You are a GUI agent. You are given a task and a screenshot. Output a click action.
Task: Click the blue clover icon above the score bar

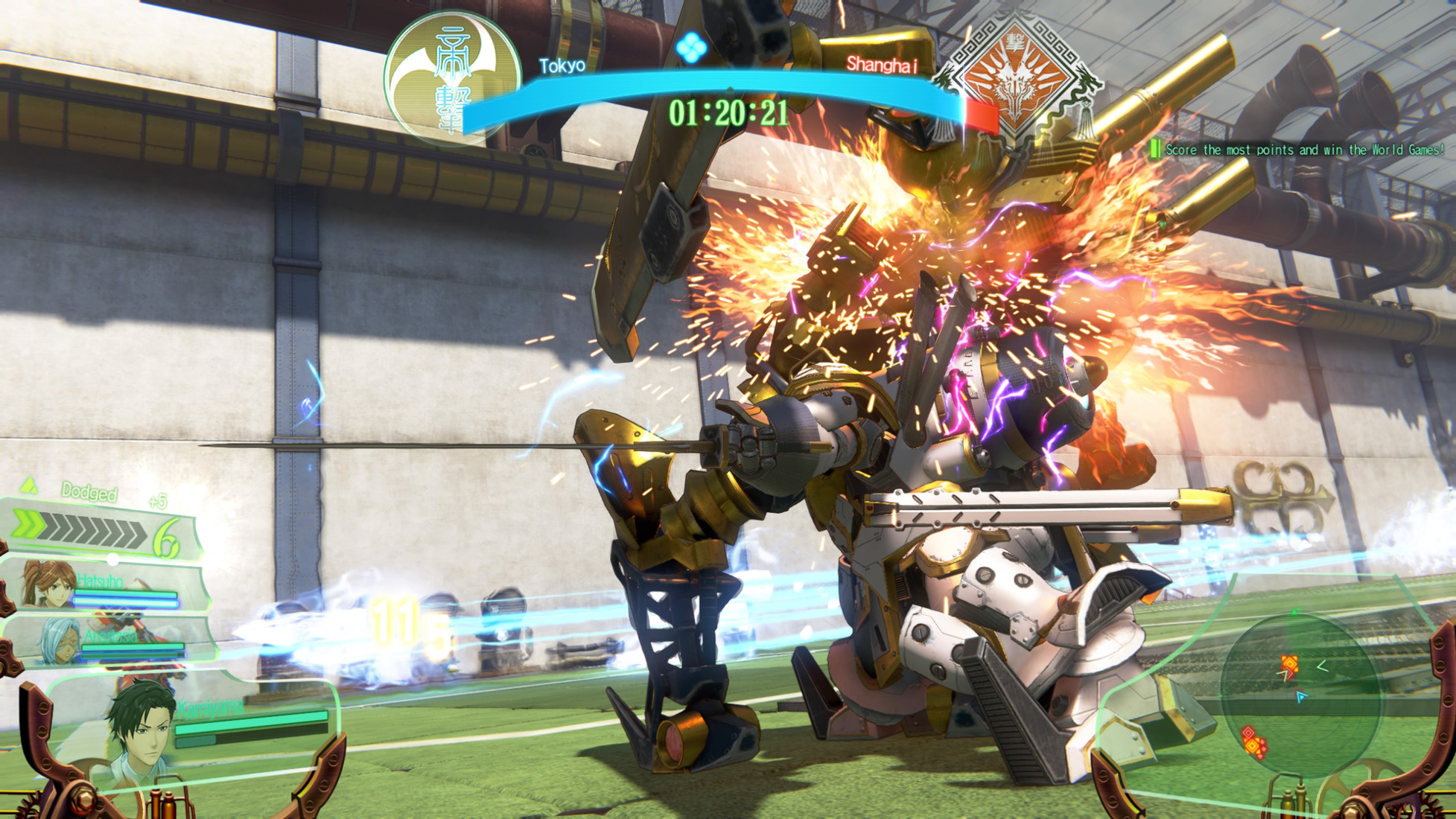(x=690, y=48)
